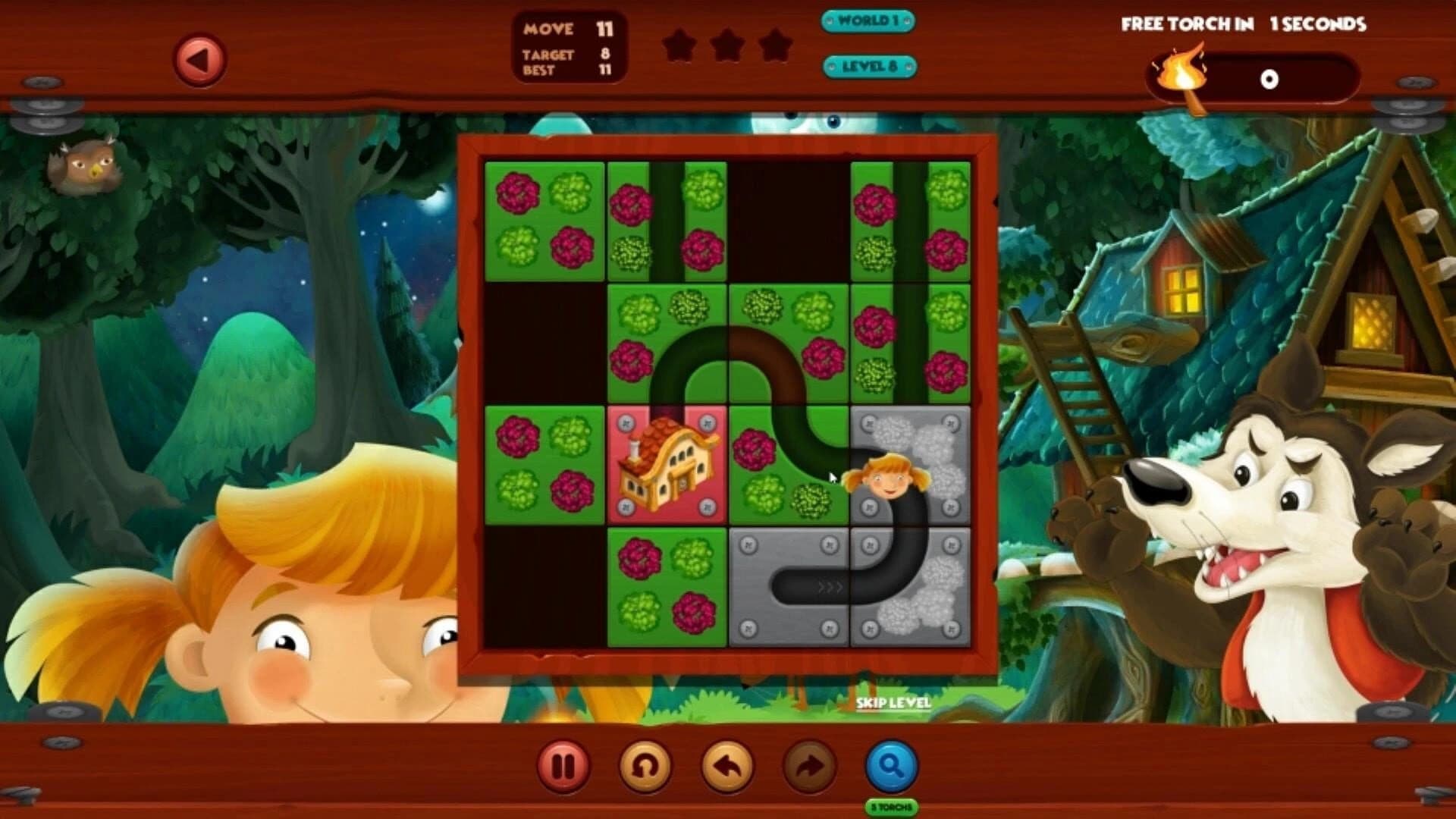Click the torch count progress bar
The image size is (1456, 819).
click(1266, 76)
